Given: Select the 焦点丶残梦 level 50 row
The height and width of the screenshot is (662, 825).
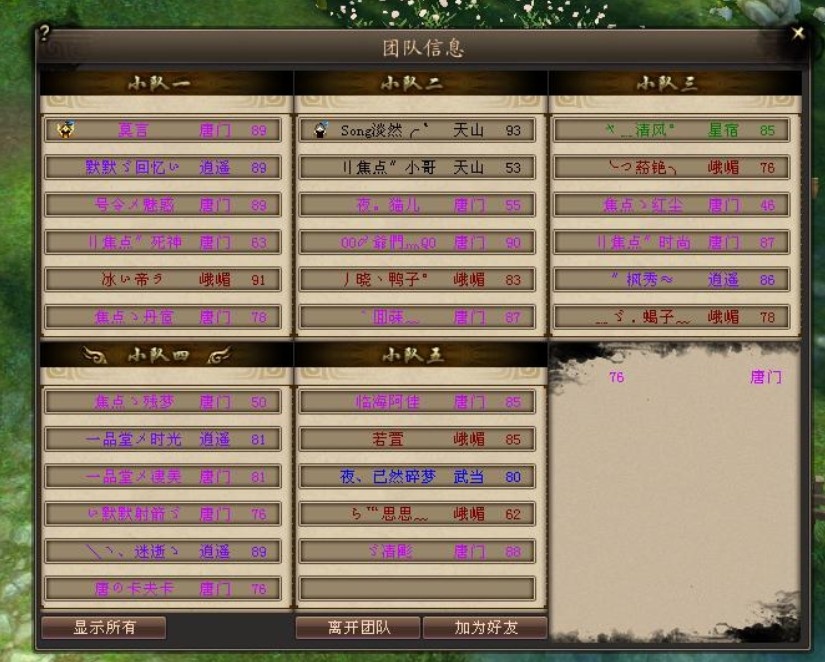Looking at the screenshot, I should click(x=163, y=402).
